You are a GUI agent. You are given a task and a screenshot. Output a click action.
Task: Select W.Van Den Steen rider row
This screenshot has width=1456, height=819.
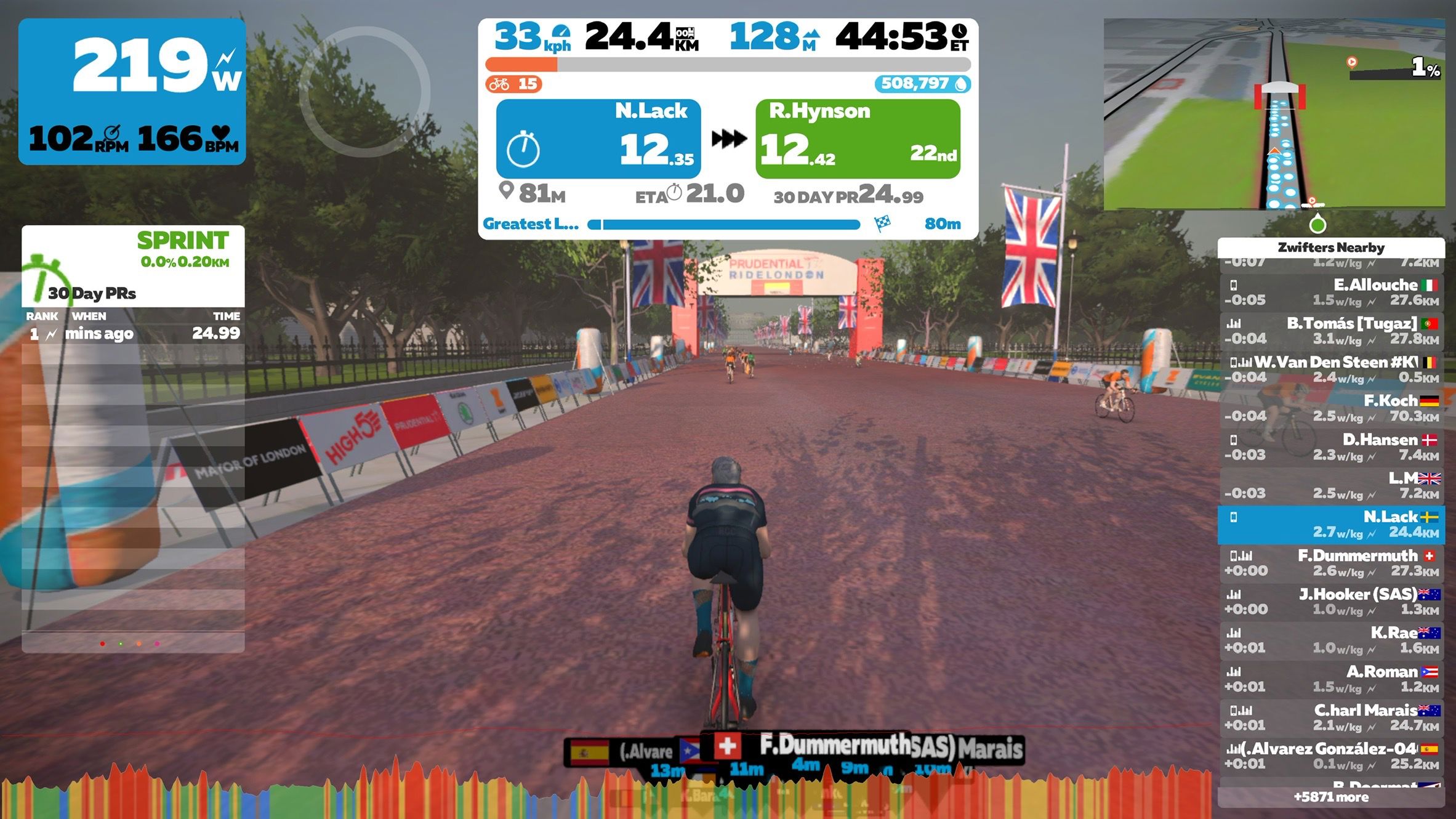coord(1331,369)
